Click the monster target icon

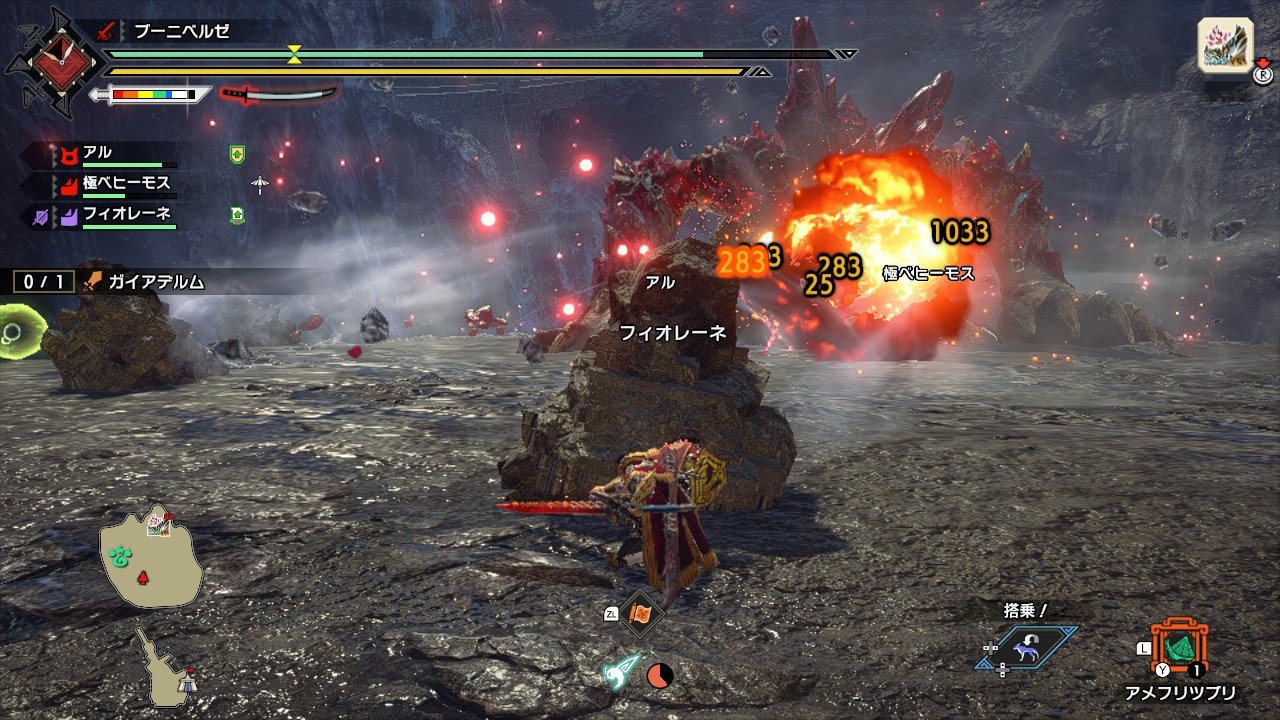1226,46
